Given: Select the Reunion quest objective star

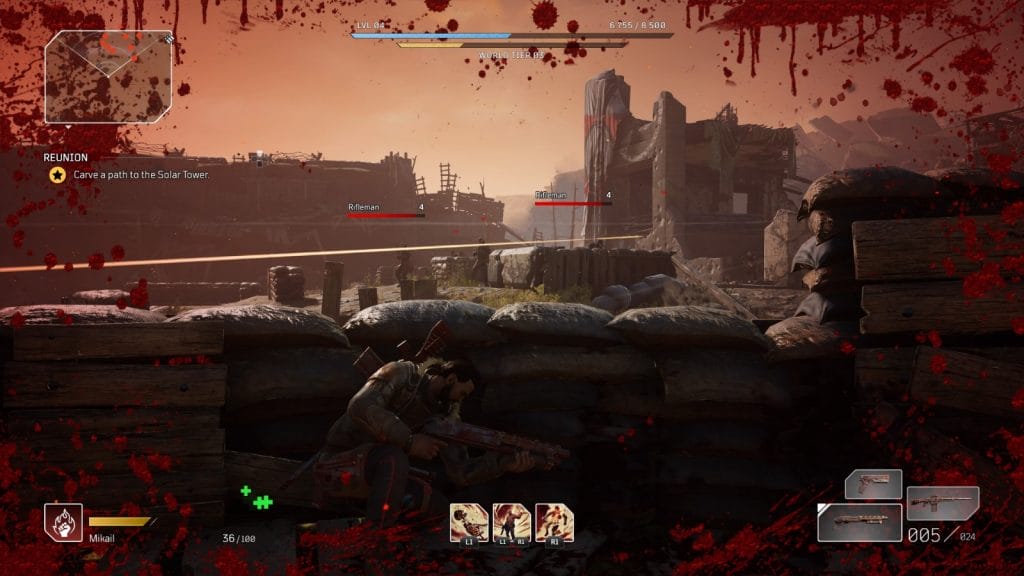Looking at the screenshot, I should [58, 174].
